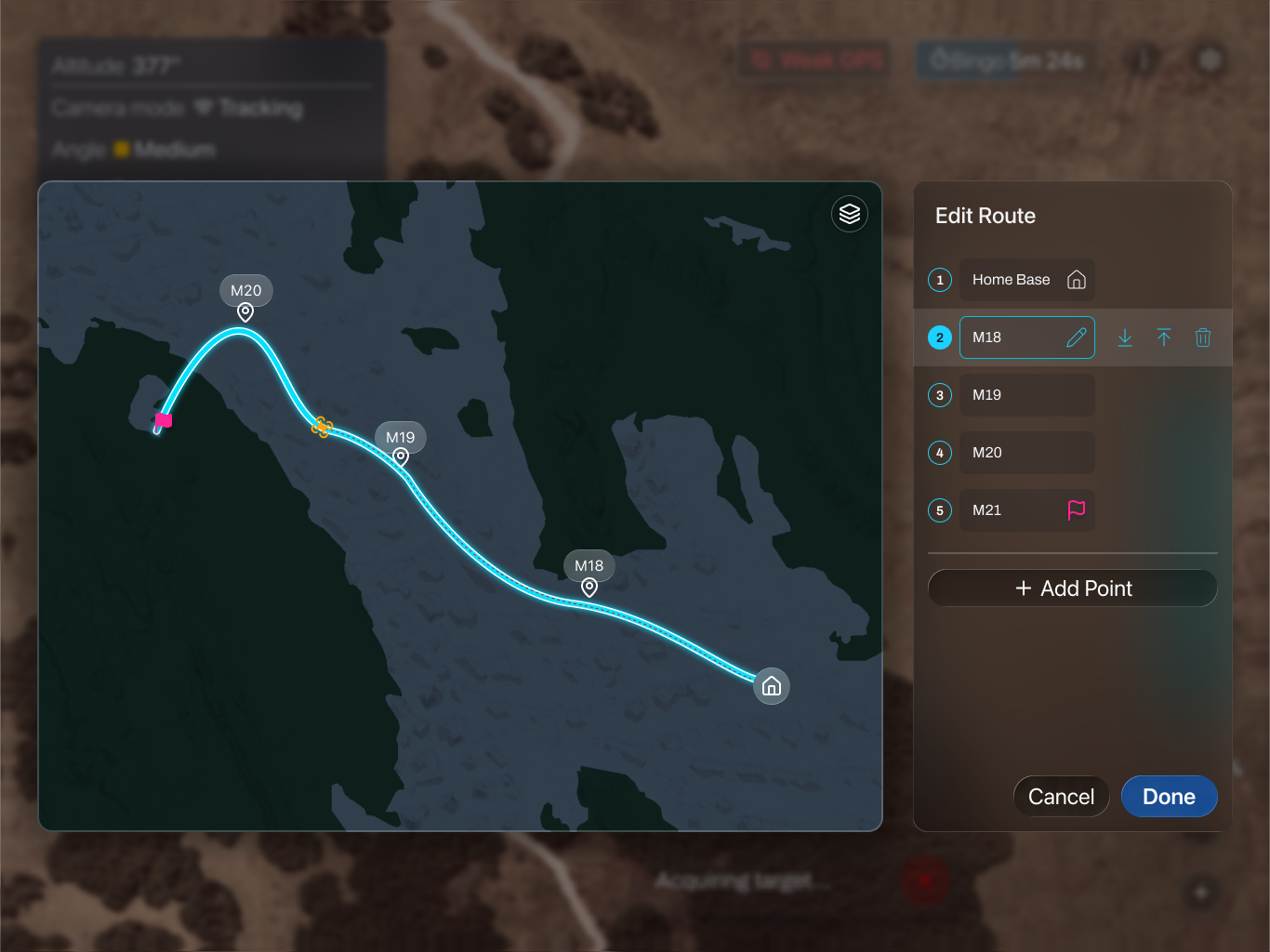1270x952 pixels.
Task: Edit the M18 name with the pencil icon
Action: tap(1077, 337)
